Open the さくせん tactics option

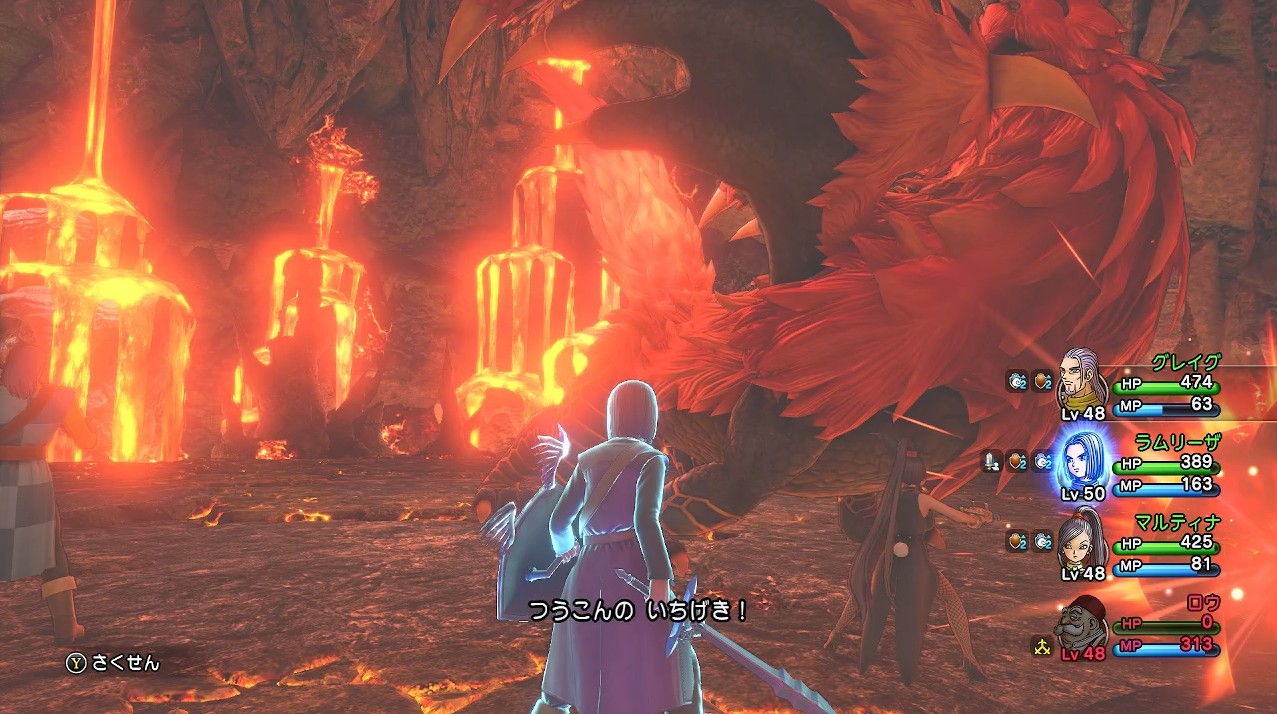[x=113, y=662]
